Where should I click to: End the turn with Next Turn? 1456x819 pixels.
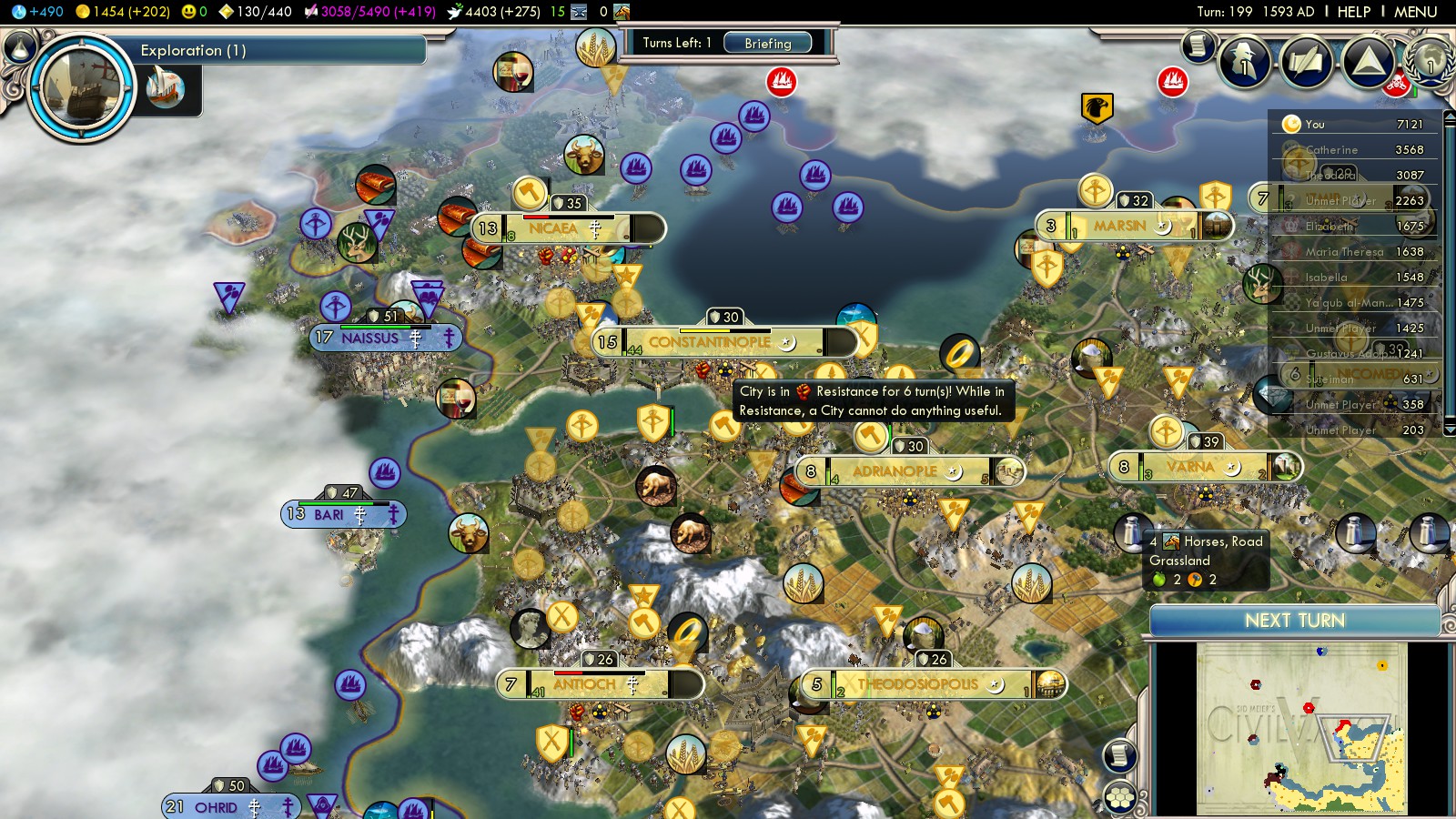tap(1294, 621)
